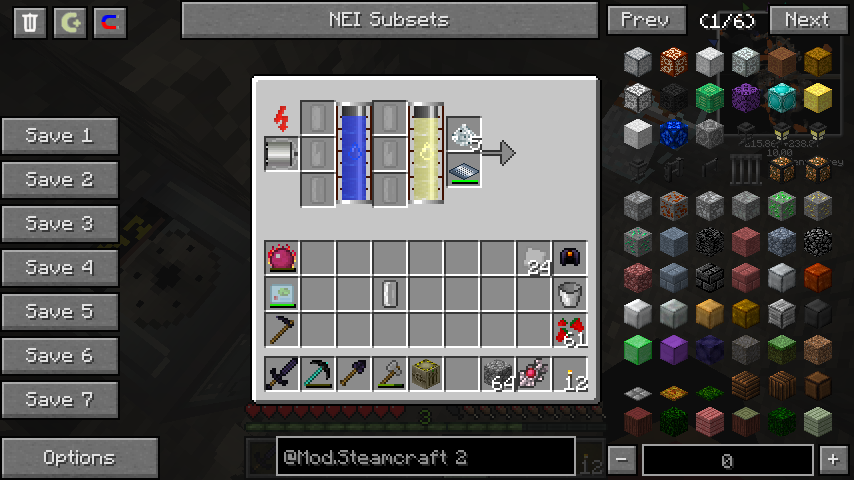This screenshot has height=480, width=854.
Task: Select the diamond pickaxe in the hotbar
Action: pyautogui.click(x=318, y=374)
